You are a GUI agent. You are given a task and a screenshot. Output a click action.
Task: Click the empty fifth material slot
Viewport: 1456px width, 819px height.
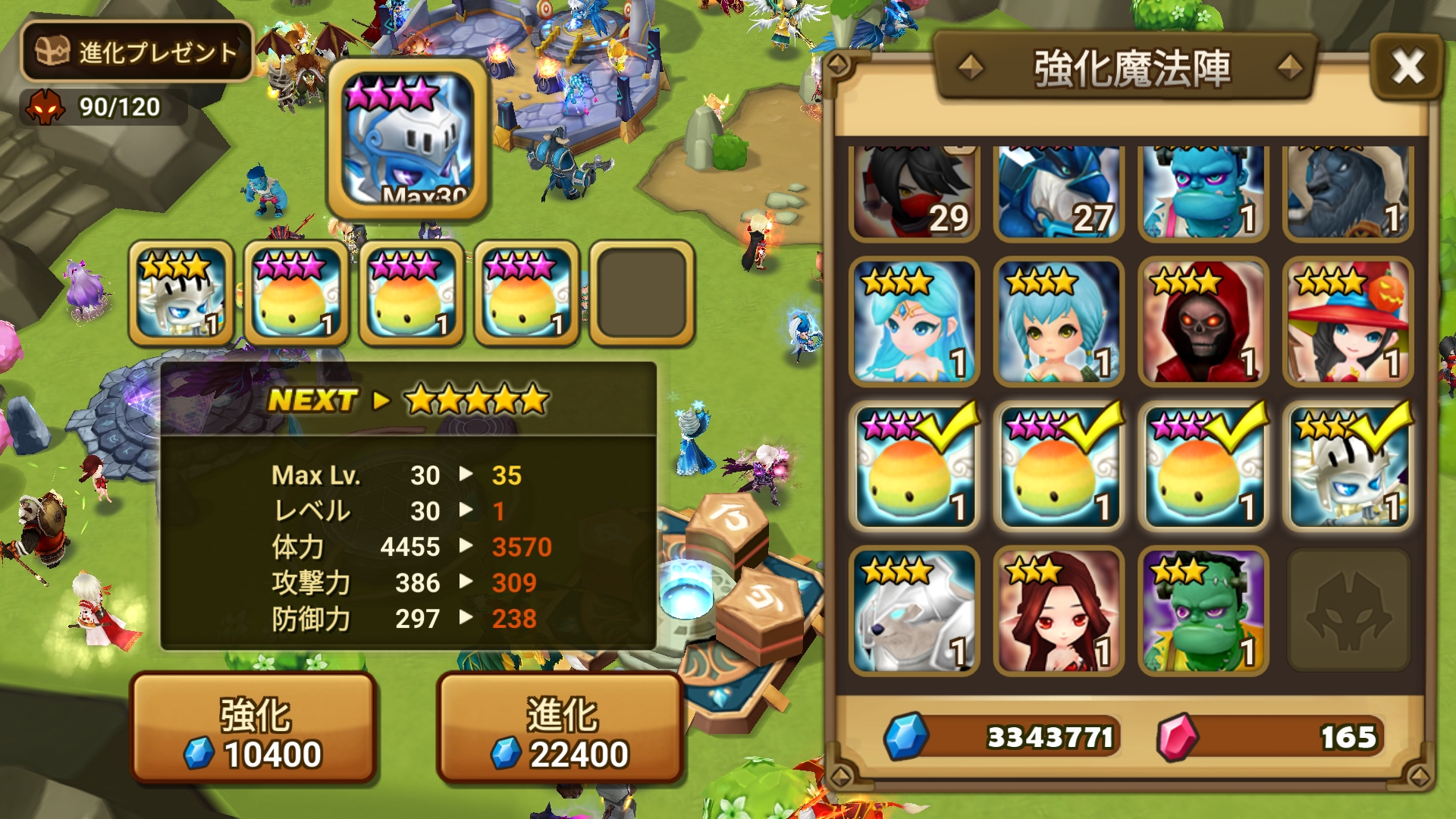point(642,294)
